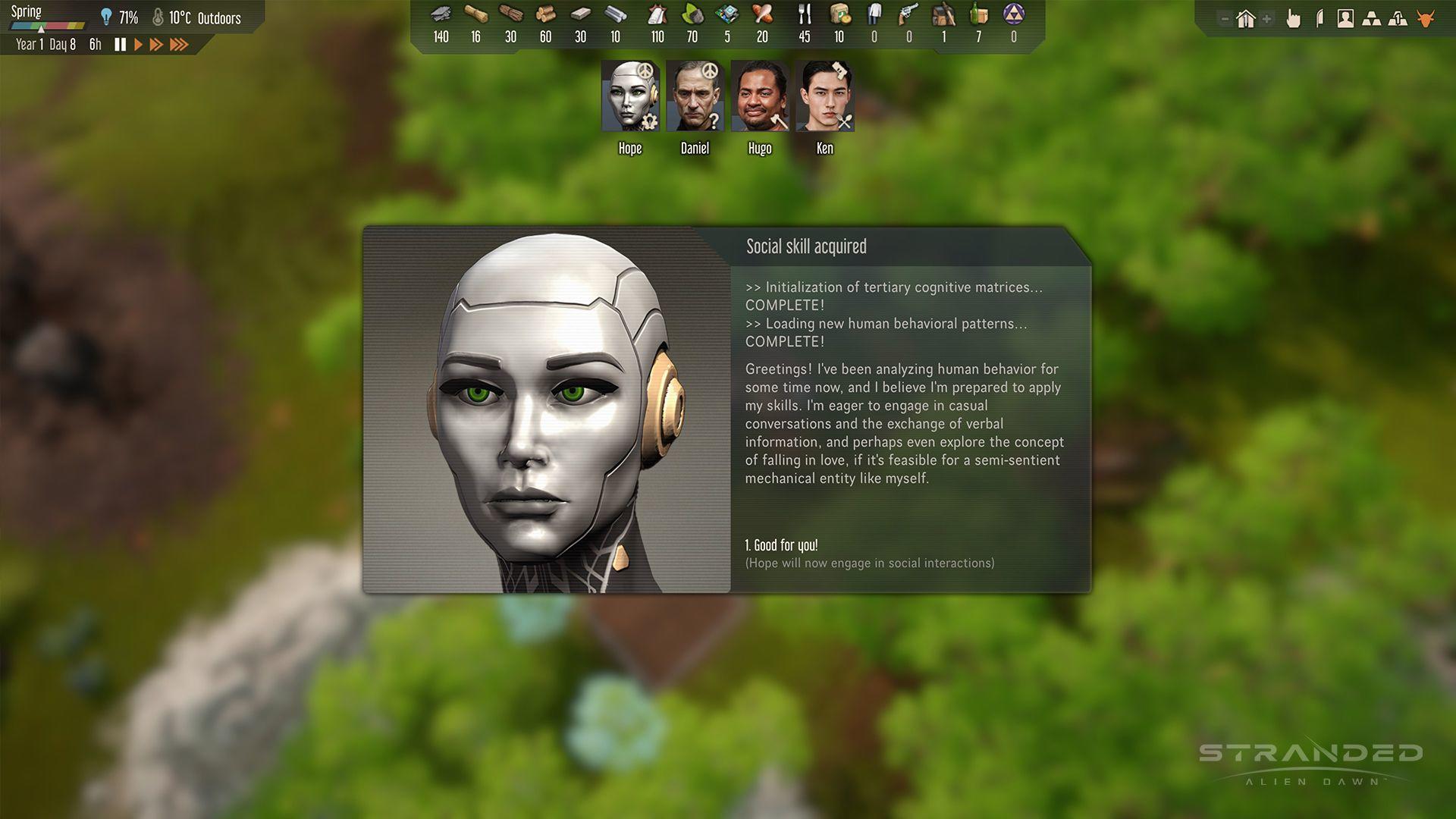Click the revolver weapons counter
Image resolution: width=1456 pixels, height=819 pixels.
pyautogui.click(x=908, y=15)
